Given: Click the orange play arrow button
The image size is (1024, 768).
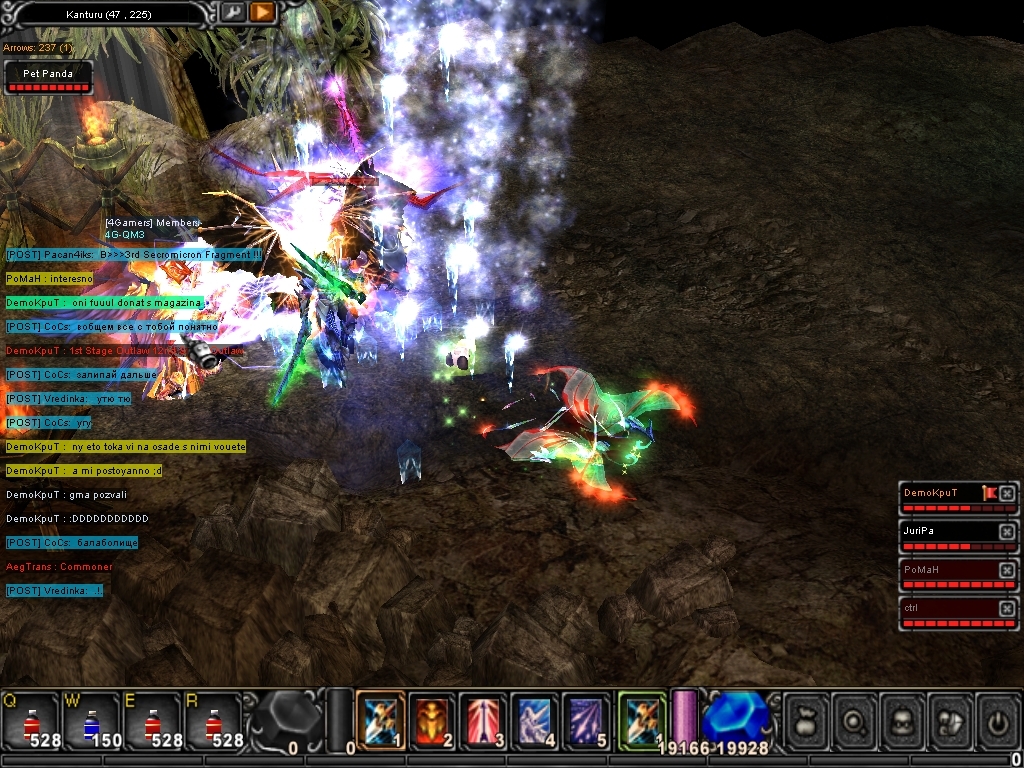Looking at the screenshot, I should [x=262, y=13].
